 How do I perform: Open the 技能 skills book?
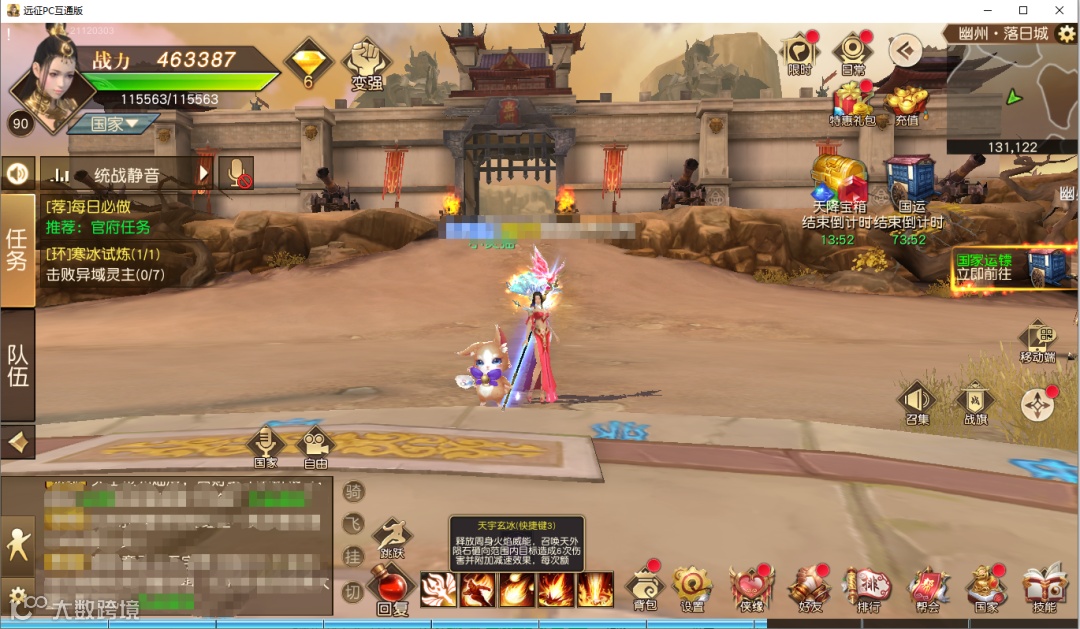[x=1044, y=586]
